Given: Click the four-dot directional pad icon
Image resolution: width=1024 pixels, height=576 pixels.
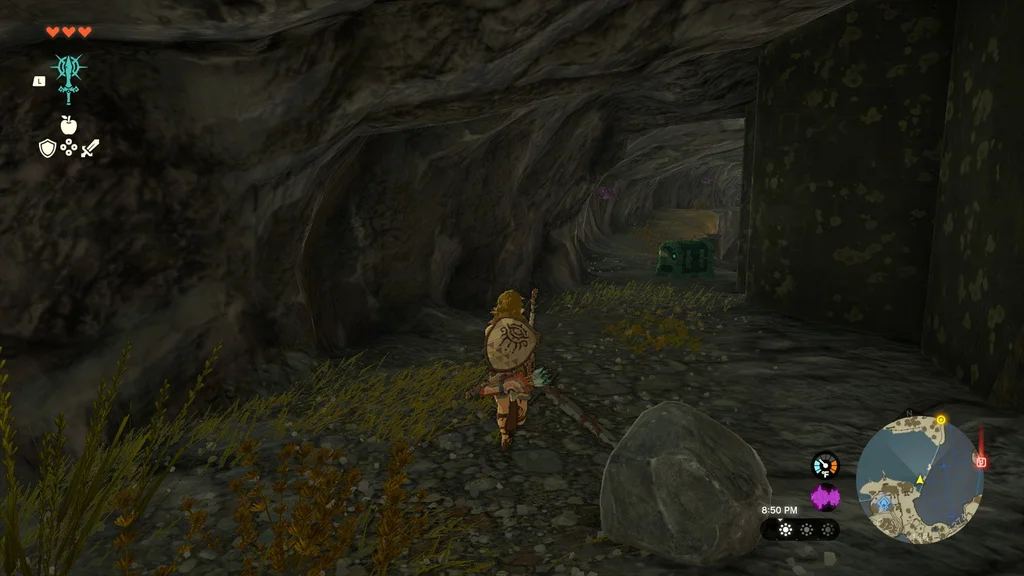Looking at the screenshot, I should 69,149.
